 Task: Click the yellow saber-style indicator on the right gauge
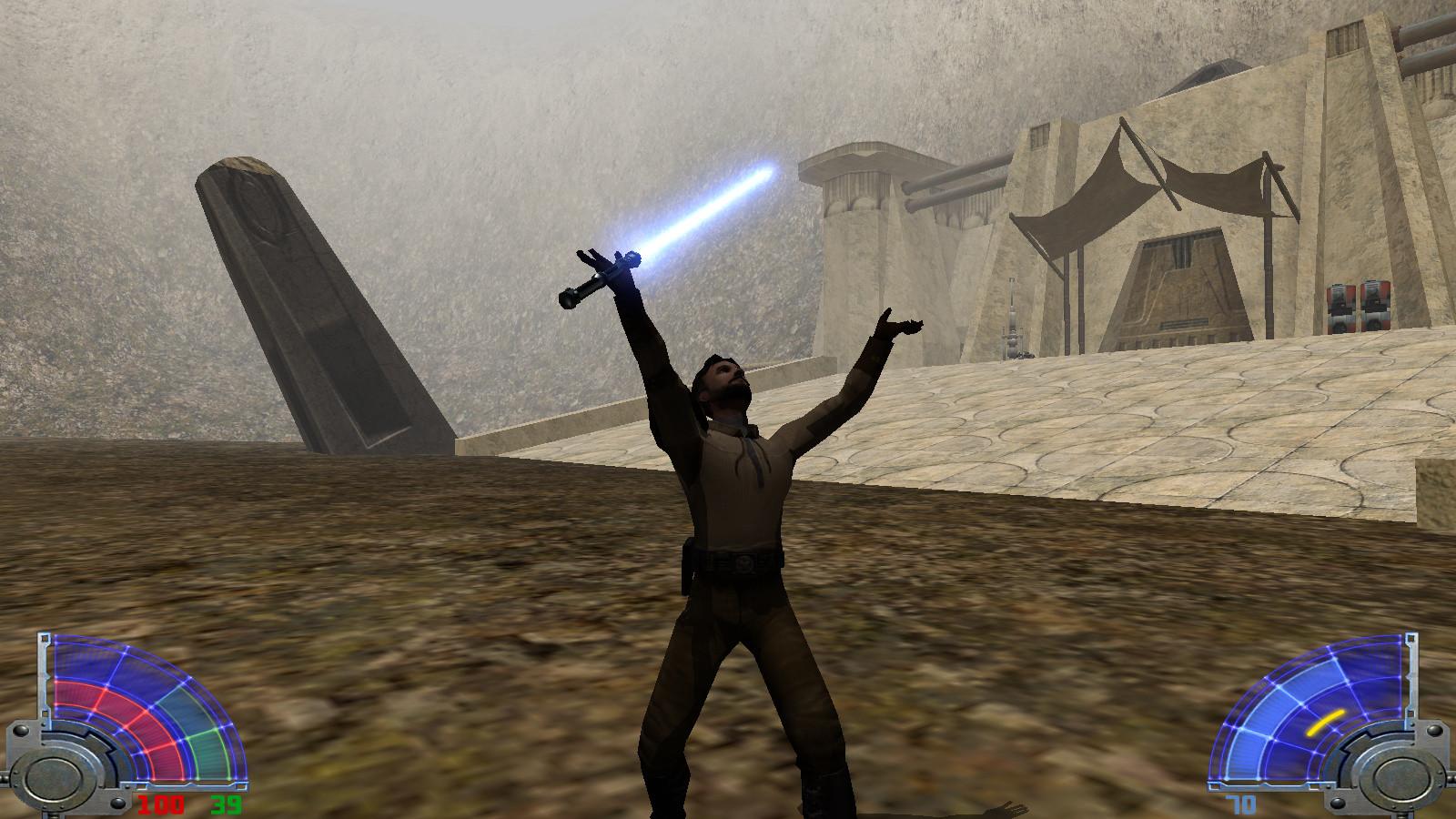(x=1324, y=723)
